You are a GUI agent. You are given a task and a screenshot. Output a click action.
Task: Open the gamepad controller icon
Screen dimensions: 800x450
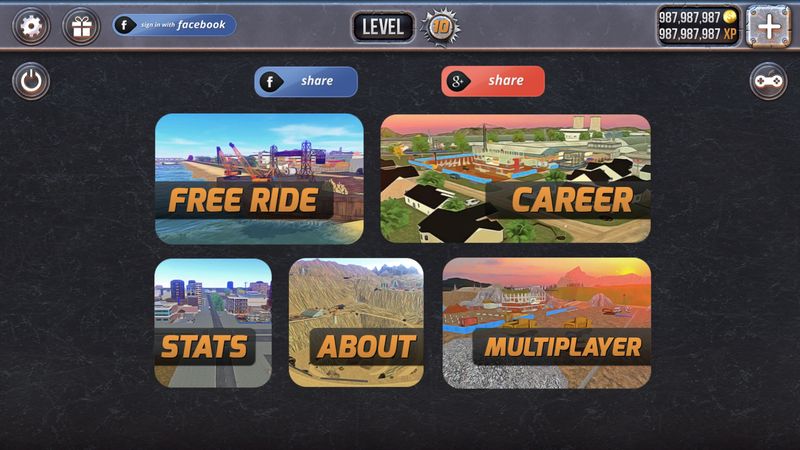click(x=768, y=82)
